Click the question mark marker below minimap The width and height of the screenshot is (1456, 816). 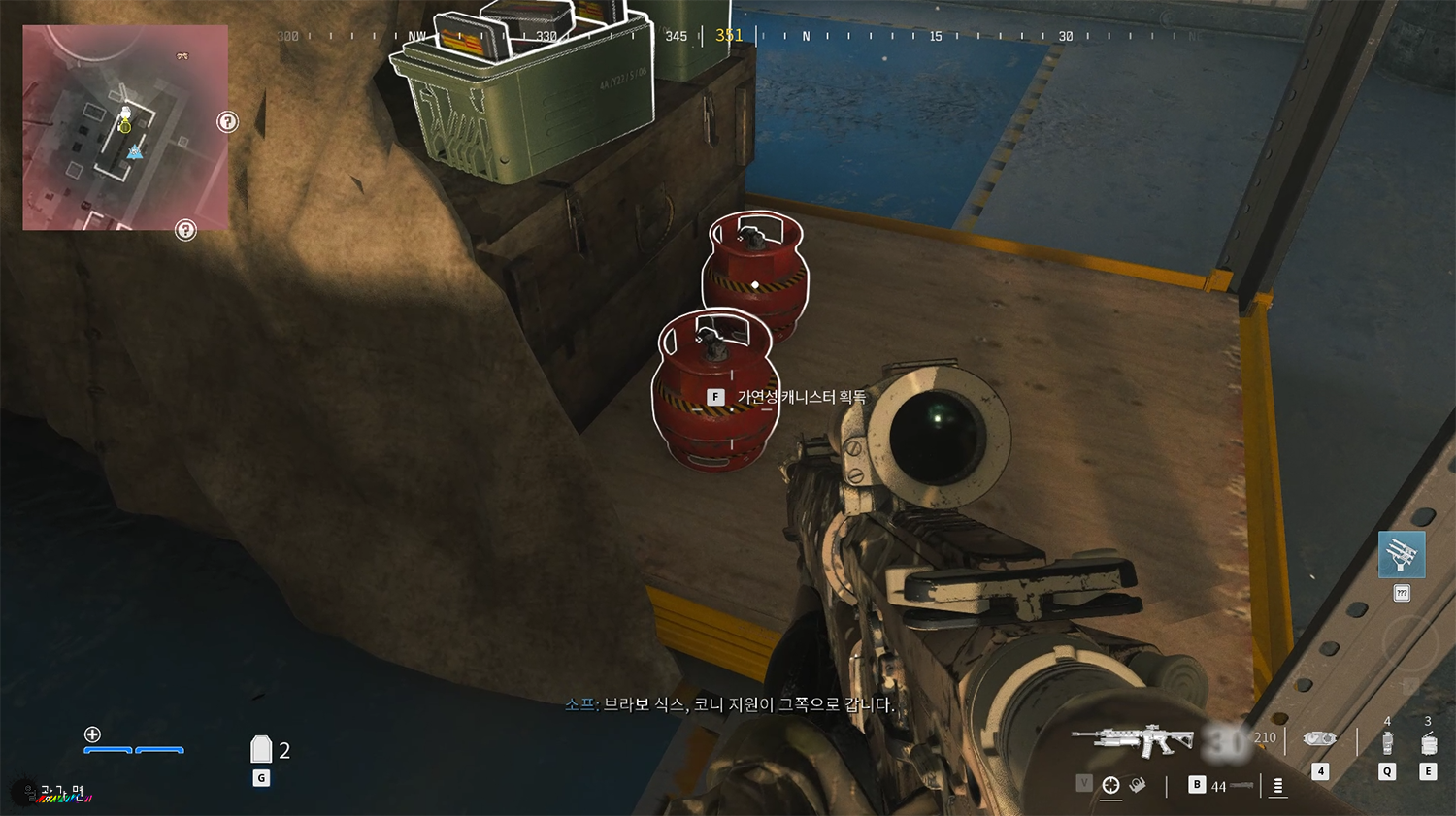point(185,230)
